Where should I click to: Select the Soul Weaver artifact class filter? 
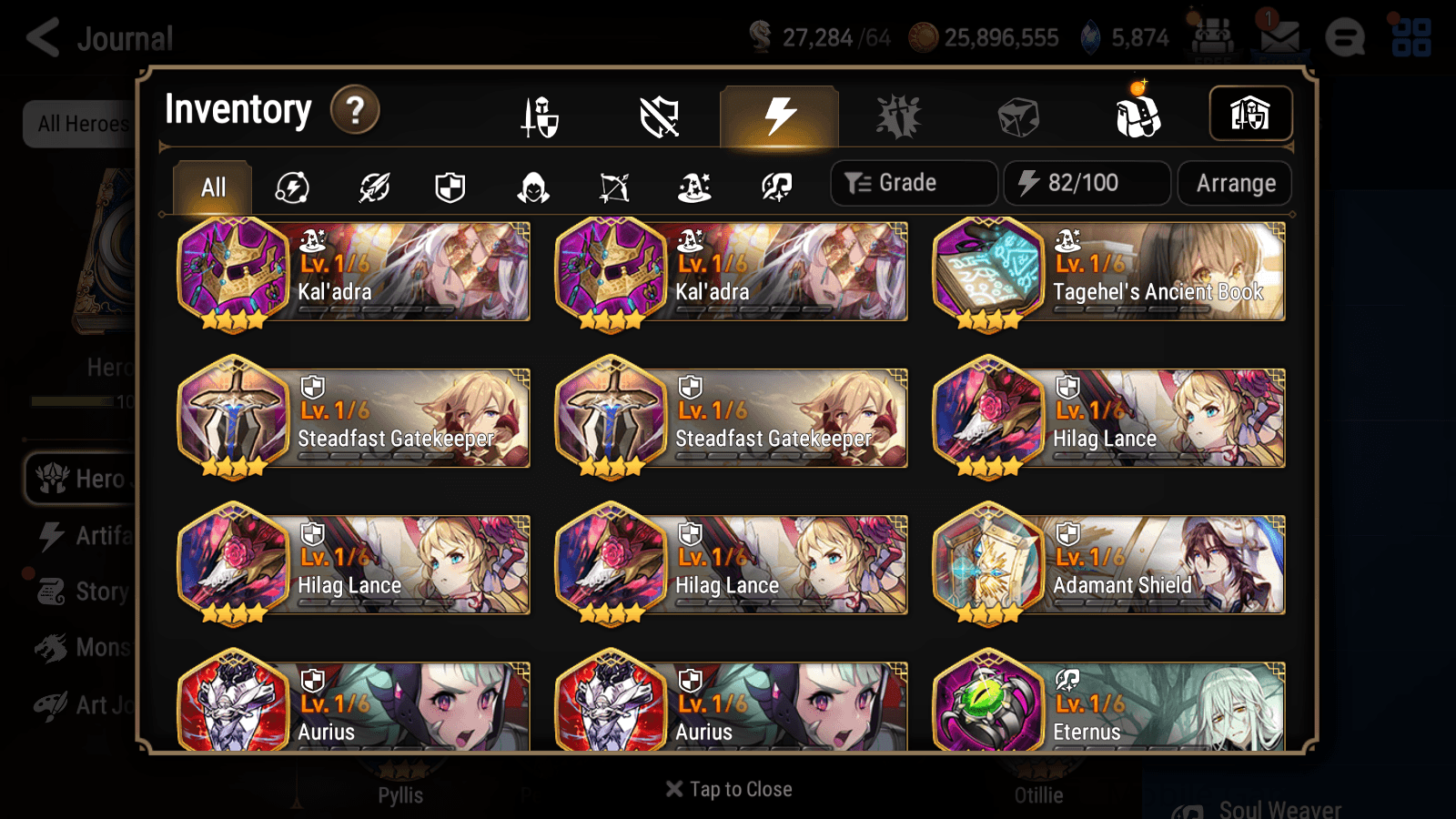coord(775,187)
